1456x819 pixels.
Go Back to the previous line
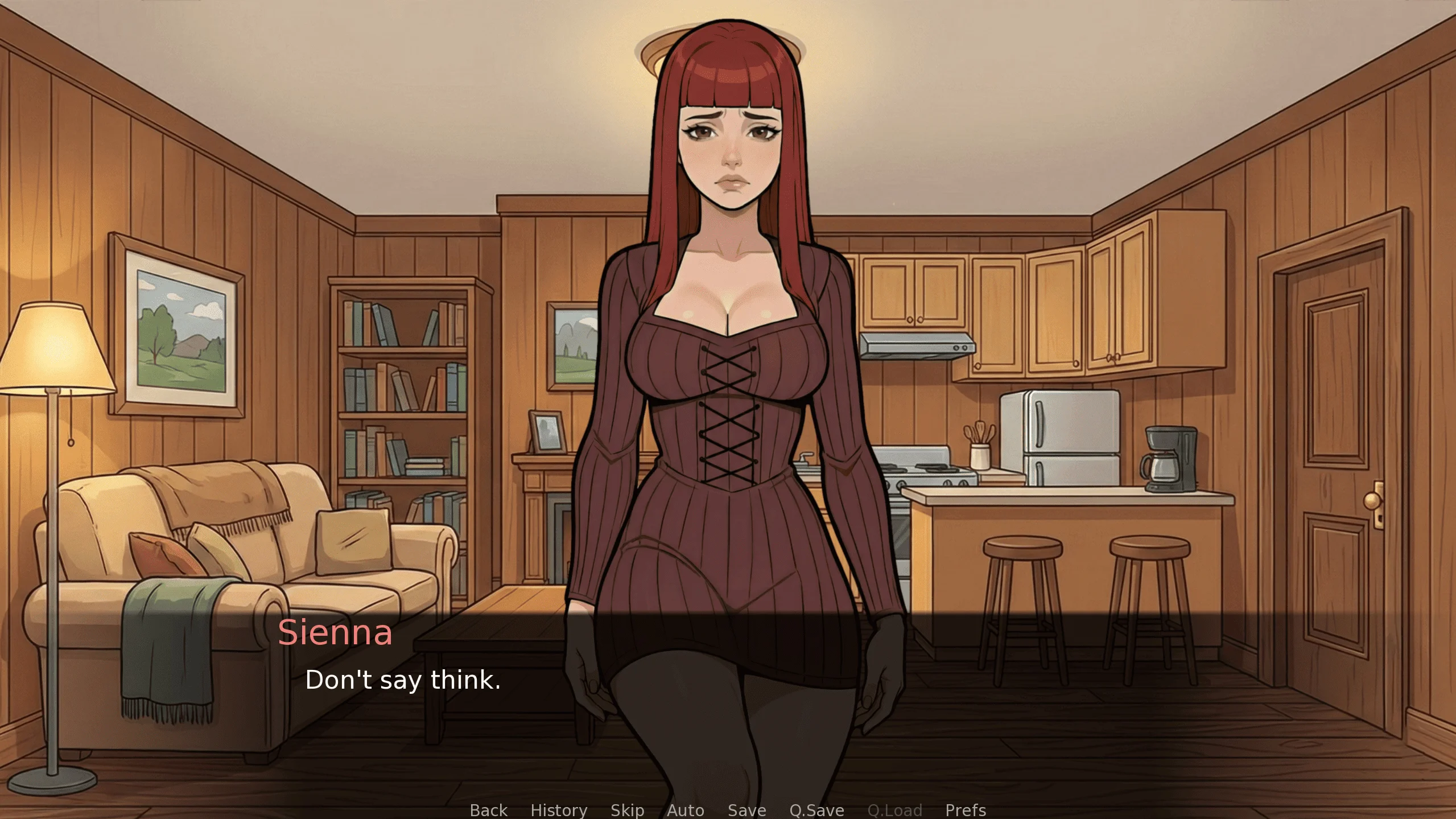488,809
